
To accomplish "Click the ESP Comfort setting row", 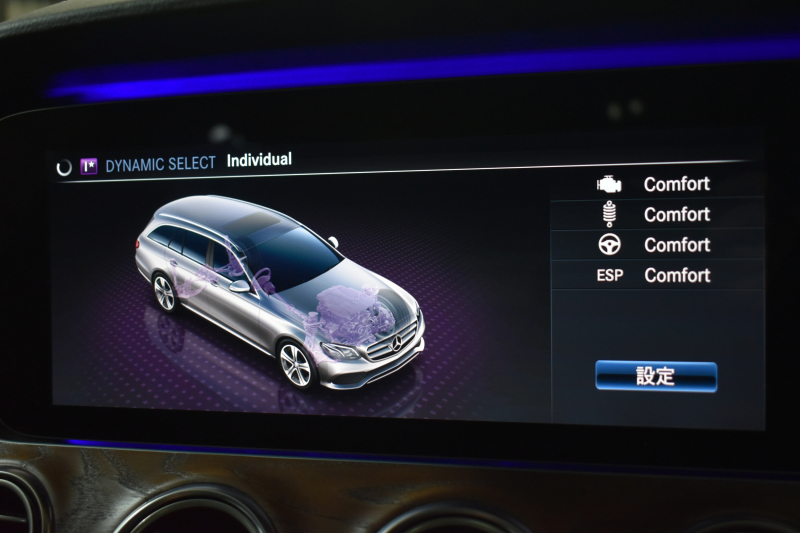I will pyautogui.click(x=655, y=275).
